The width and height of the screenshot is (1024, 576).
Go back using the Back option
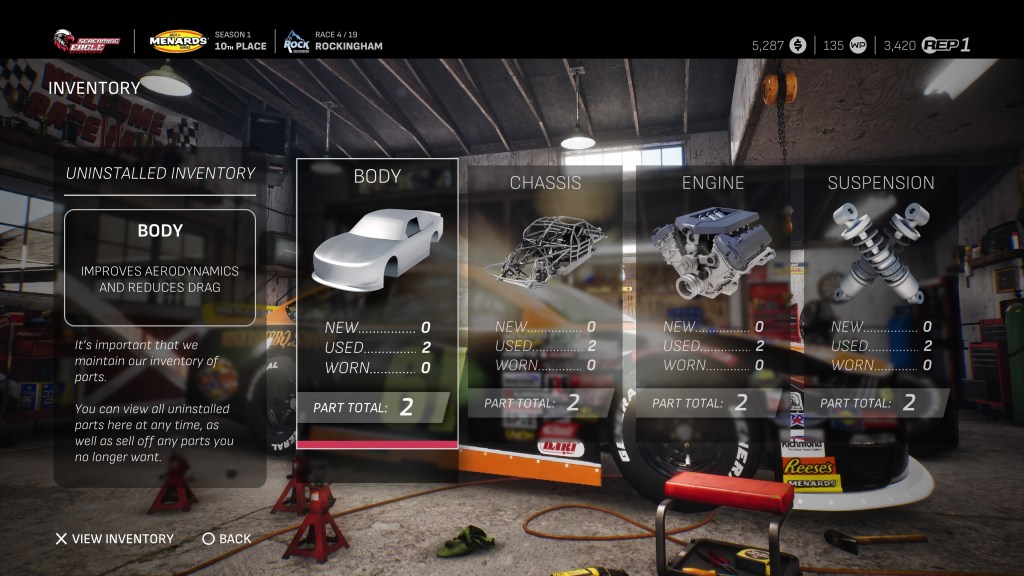227,539
